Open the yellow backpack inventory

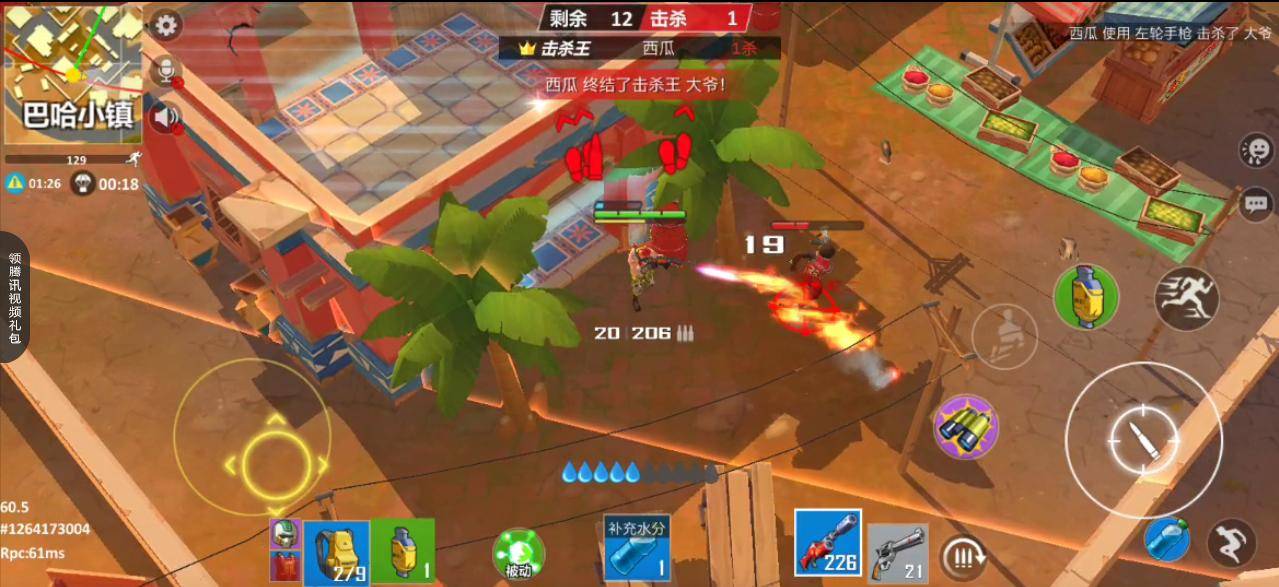click(x=337, y=551)
